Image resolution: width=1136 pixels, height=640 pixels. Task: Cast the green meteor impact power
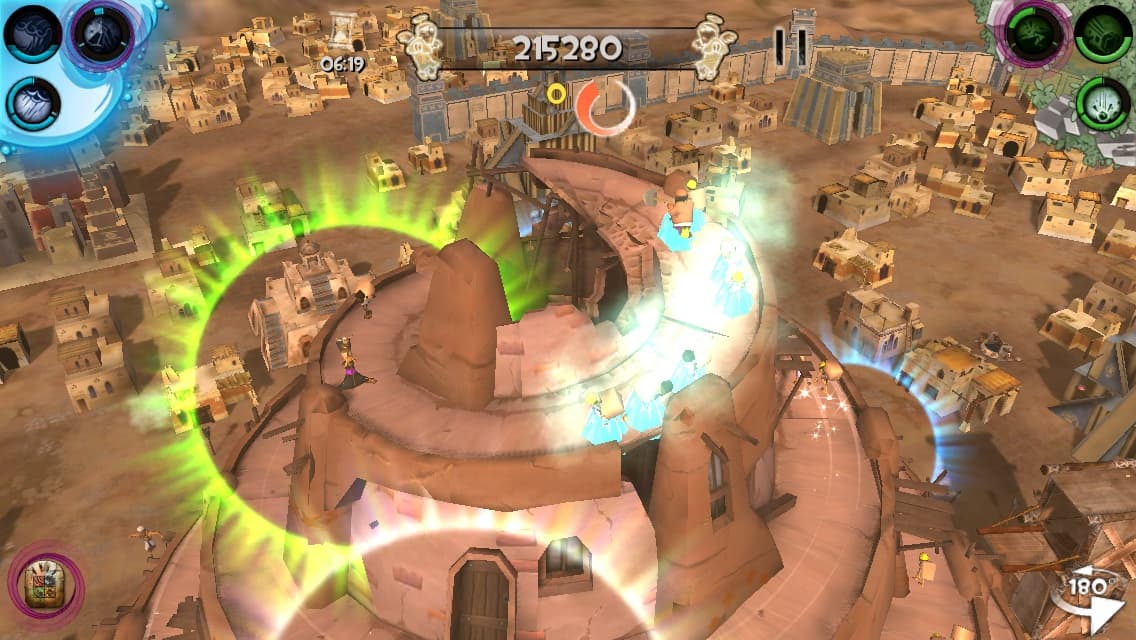(1103, 104)
